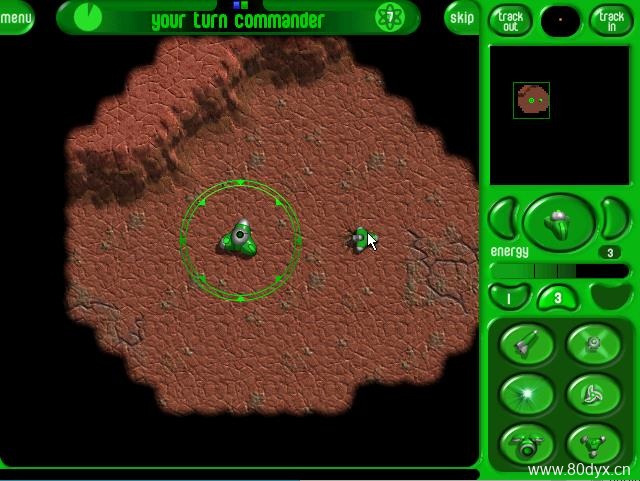Select the round dome station build icon

click(526, 443)
